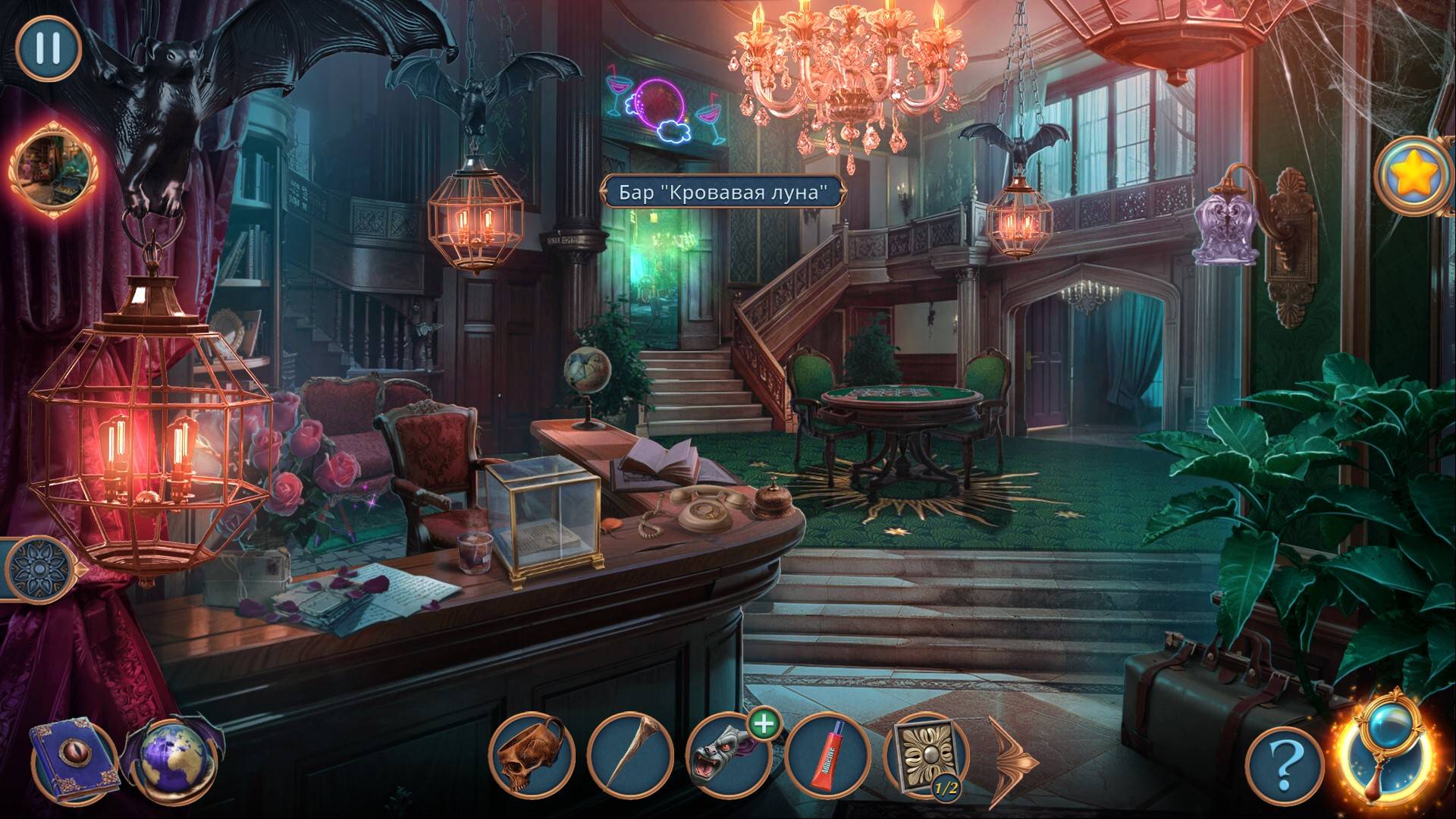Open the globe map icon
The image size is (1456, 819).
pos(172,759)
